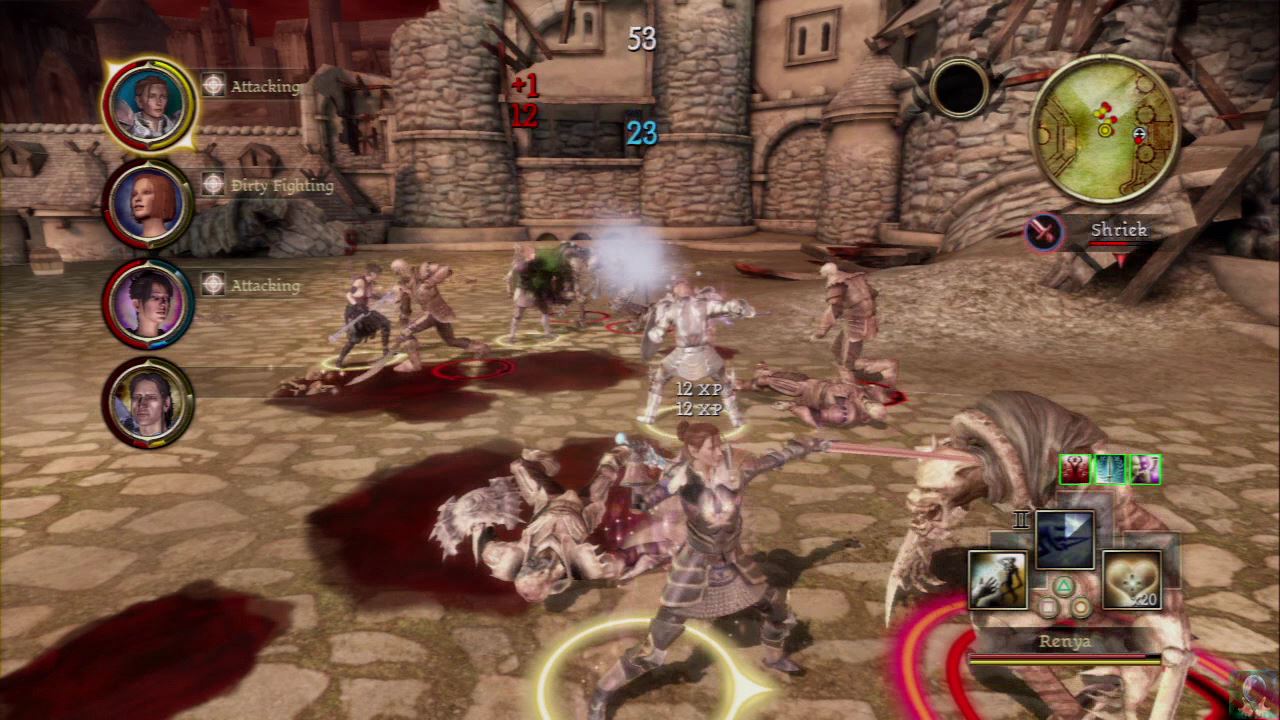Open the circular minimap
Image resolution: width=1280 pixels, height=720 pixels.
[x=1105, y=129]
